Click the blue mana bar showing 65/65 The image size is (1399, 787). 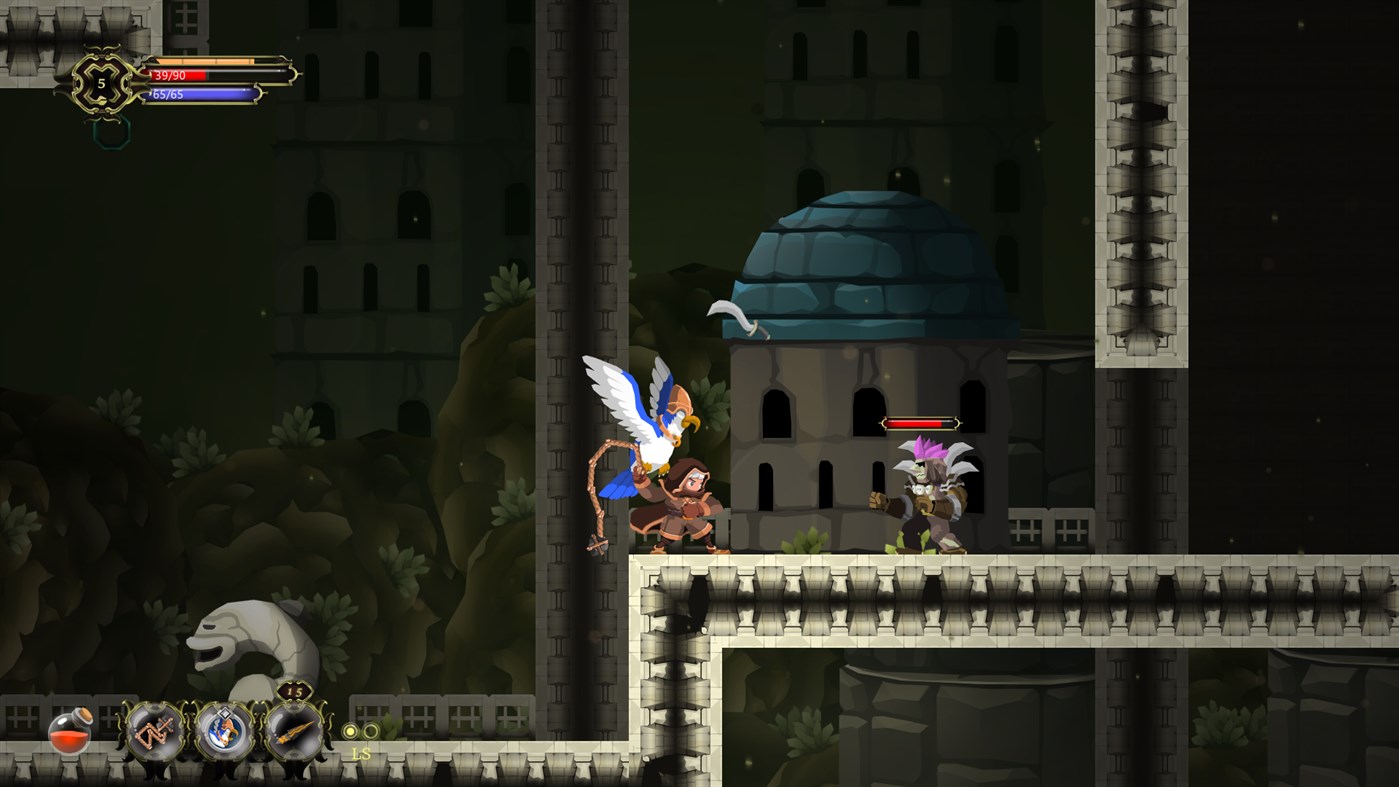200,96
